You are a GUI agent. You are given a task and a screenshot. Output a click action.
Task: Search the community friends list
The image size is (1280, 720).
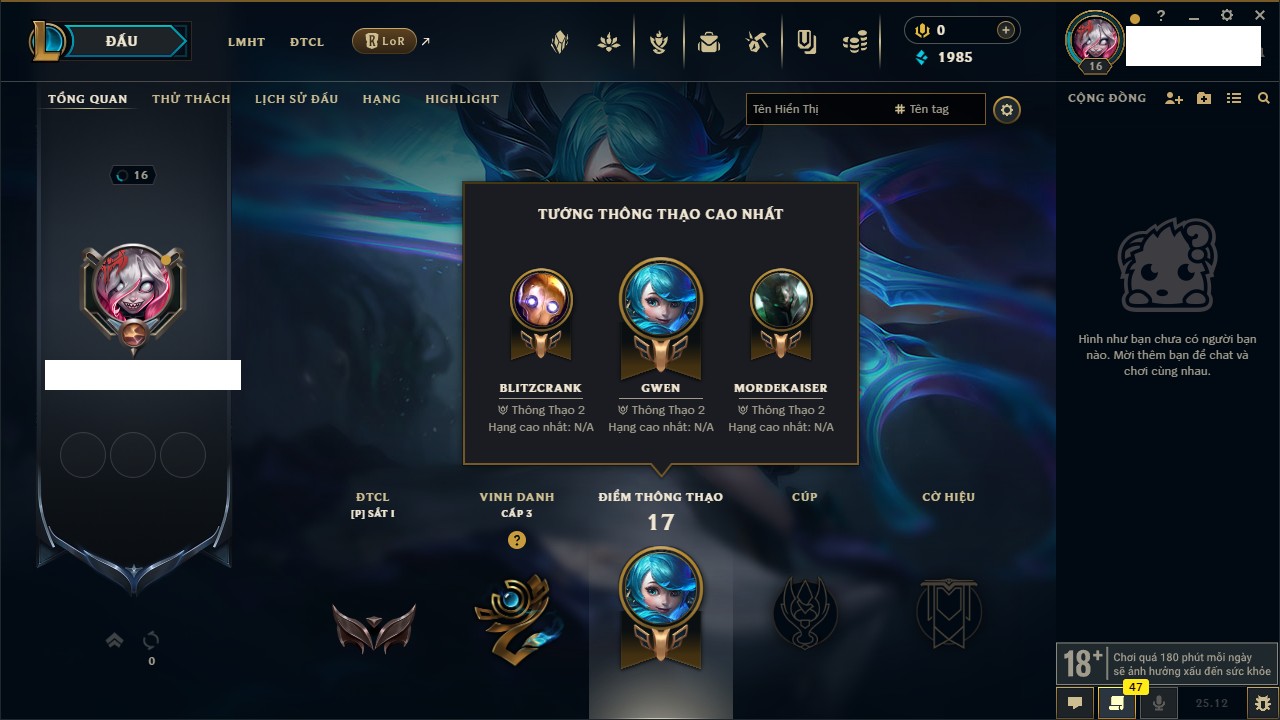click(x=1264, y=98)
